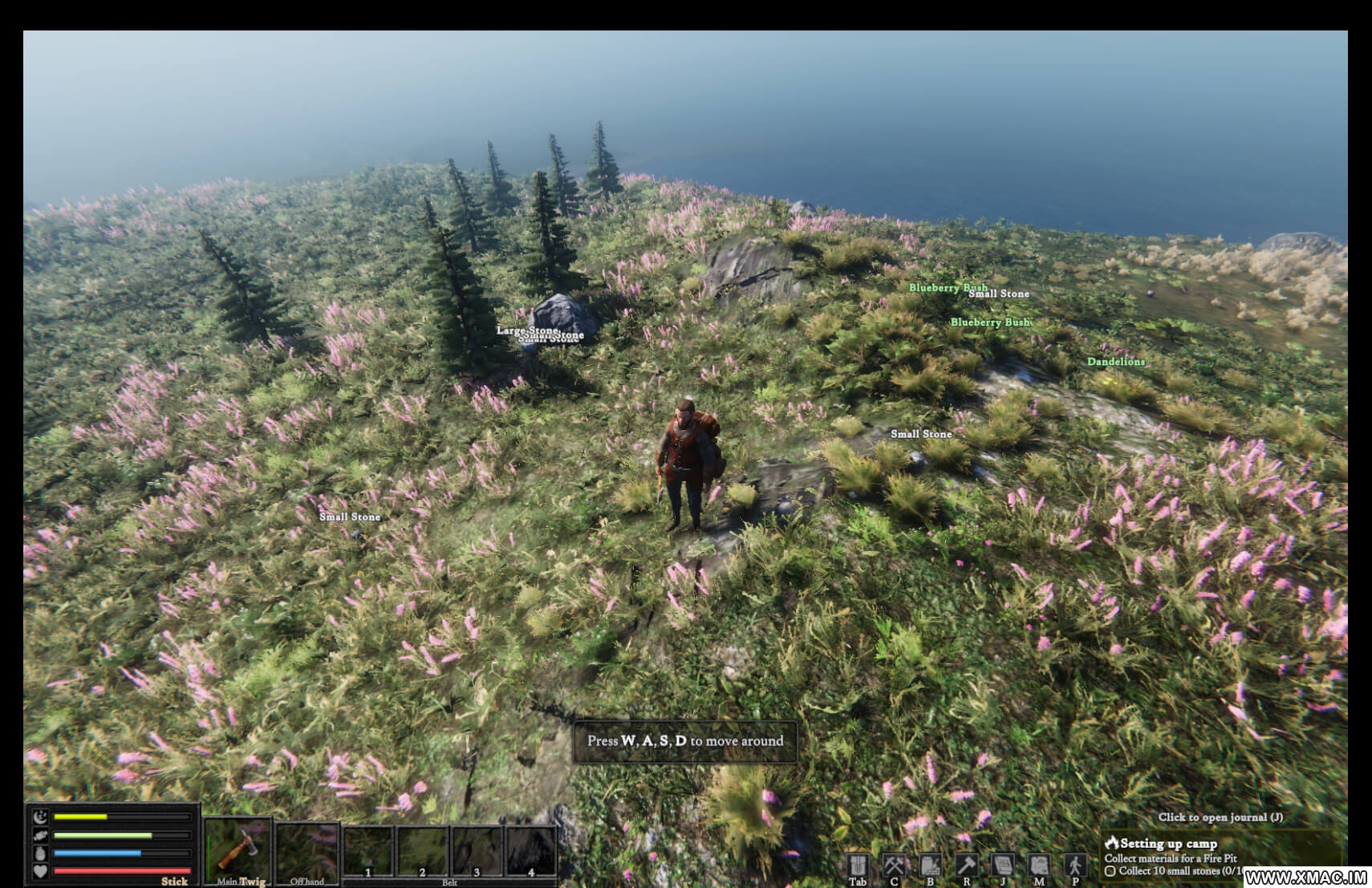Click the 'Click to open journal' text

point(1220,817)
